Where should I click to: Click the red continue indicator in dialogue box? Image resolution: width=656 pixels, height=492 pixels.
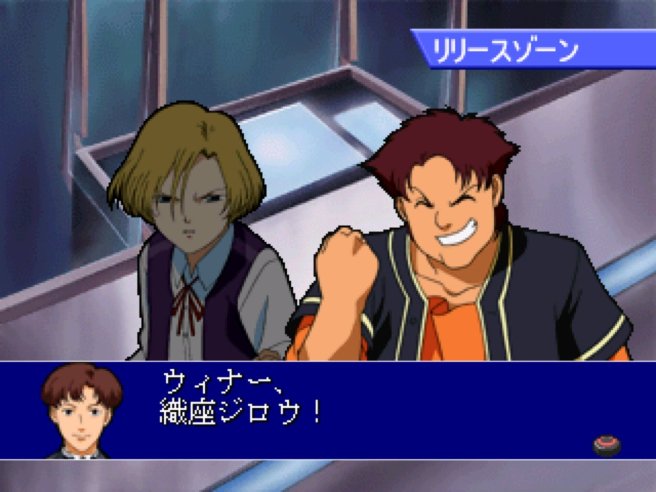(x=607, y=443)
